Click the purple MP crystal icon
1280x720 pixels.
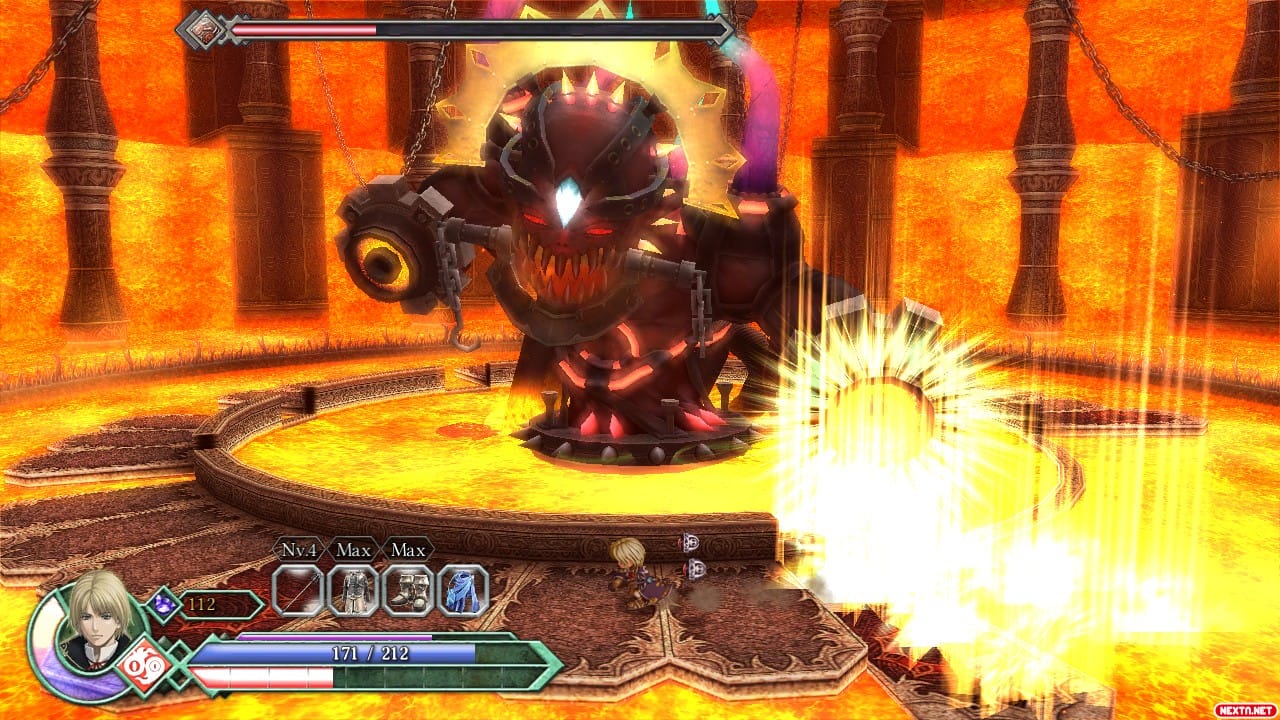pyautogui.click(x=164, y=602)
